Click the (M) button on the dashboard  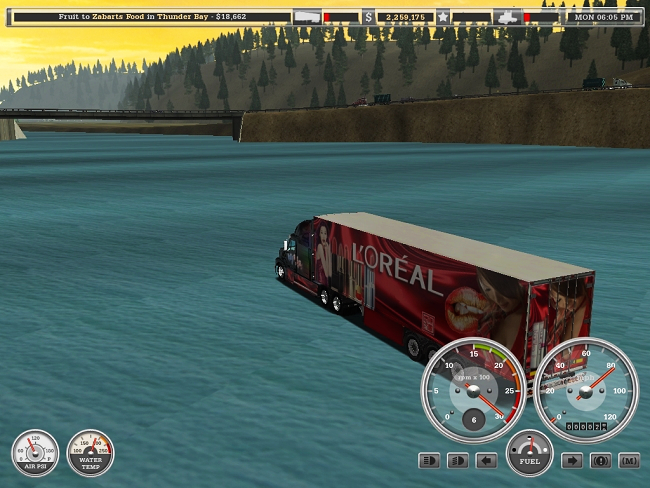pos(629,461)
